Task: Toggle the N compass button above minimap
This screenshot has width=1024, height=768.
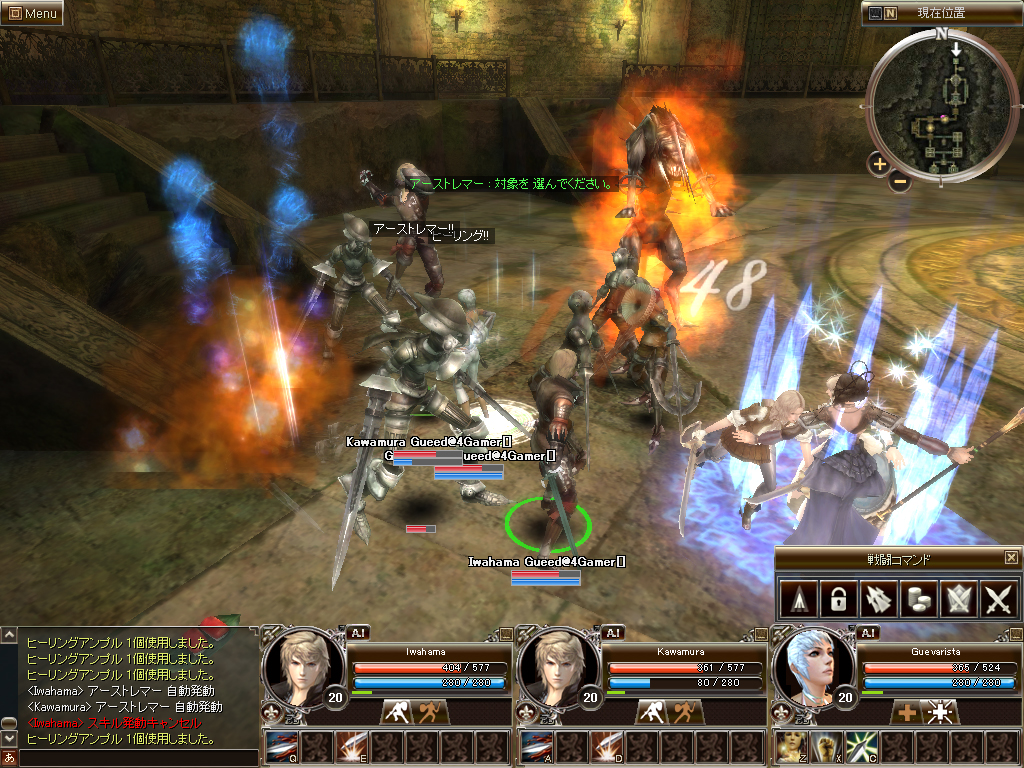Action: tap(890, 13)
